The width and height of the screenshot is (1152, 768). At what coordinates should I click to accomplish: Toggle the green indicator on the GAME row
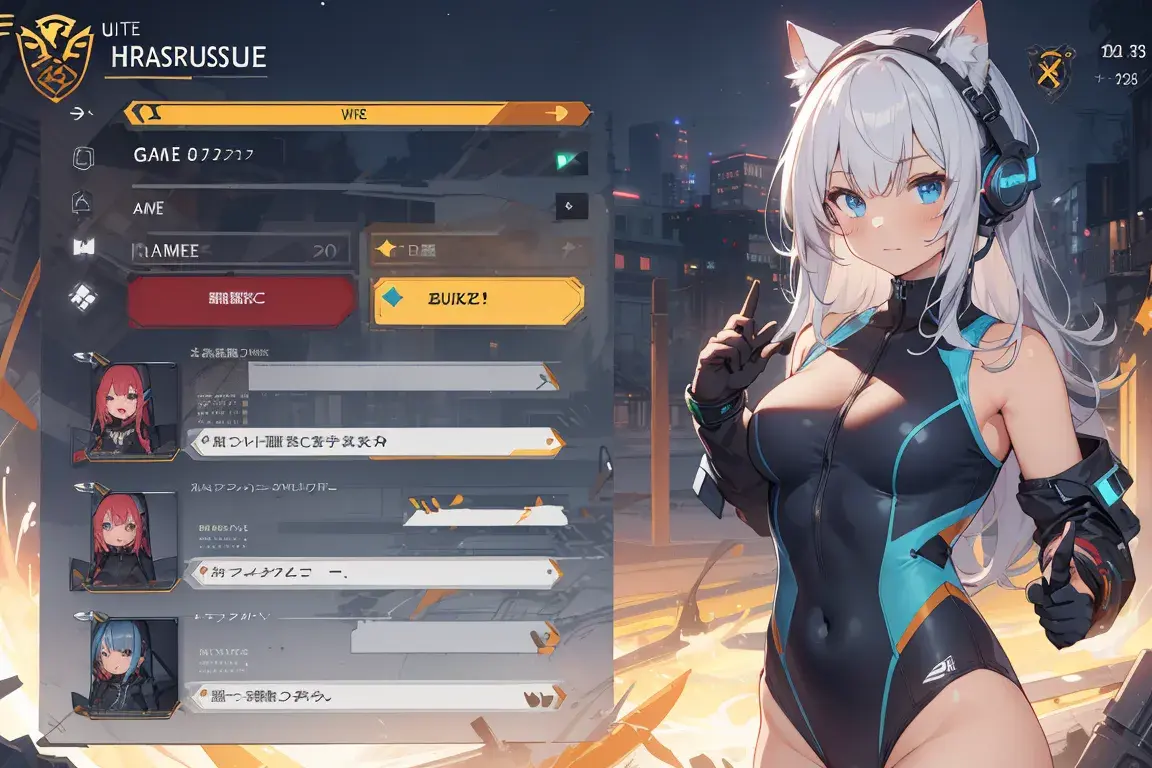click(572, 160)
